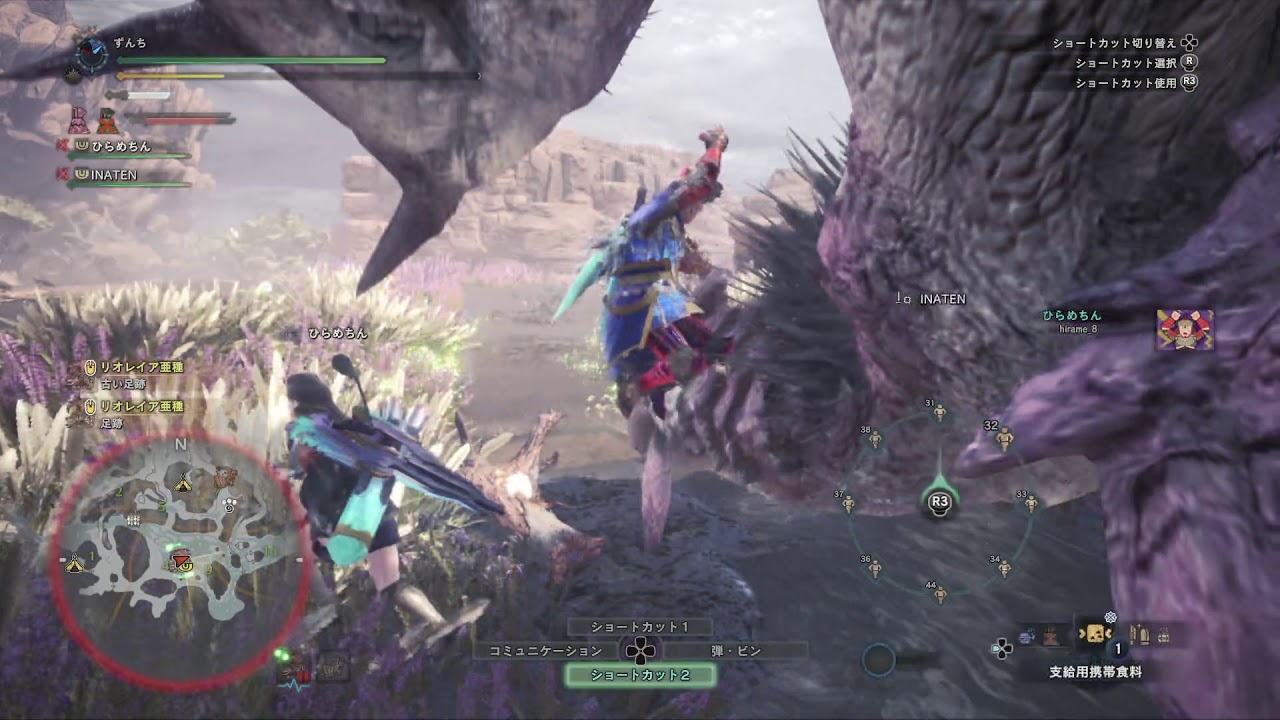The width and height of the screenshot is (1280, 720).
Task: Select the western camp tent on minimap
Action: click(75, 565)
